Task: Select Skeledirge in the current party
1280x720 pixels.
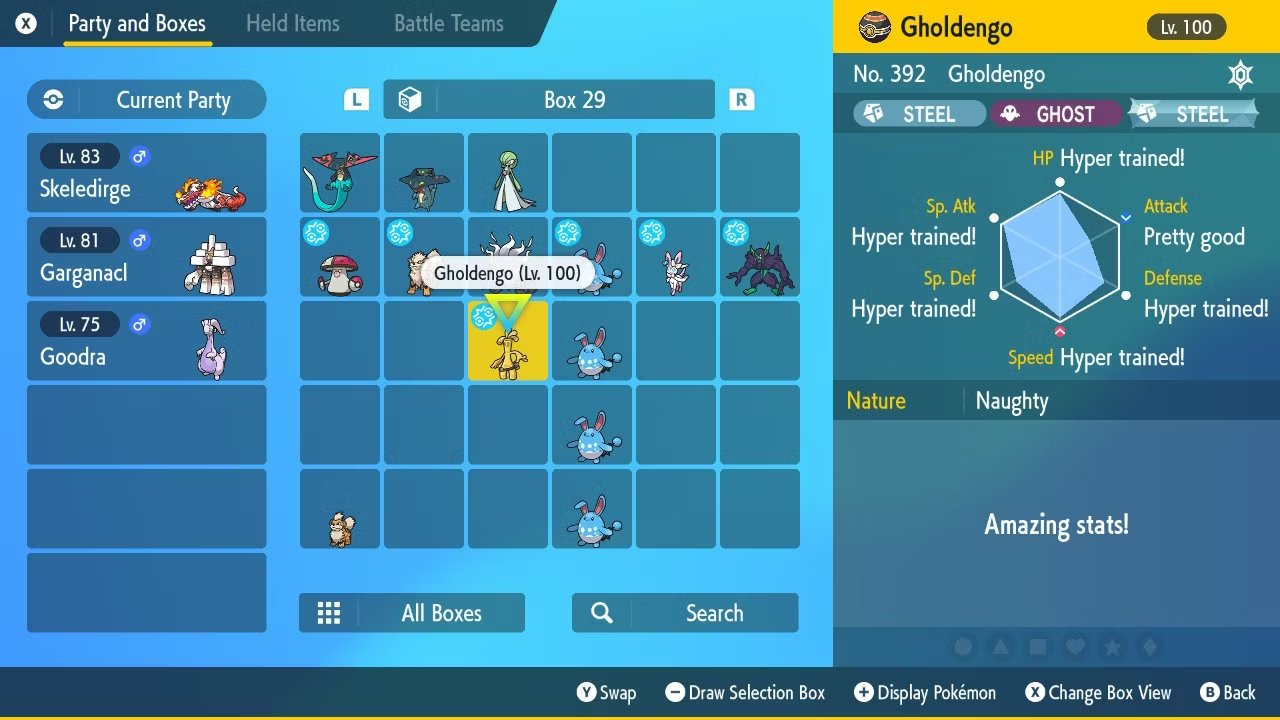Action: click(x=147, y=173)
